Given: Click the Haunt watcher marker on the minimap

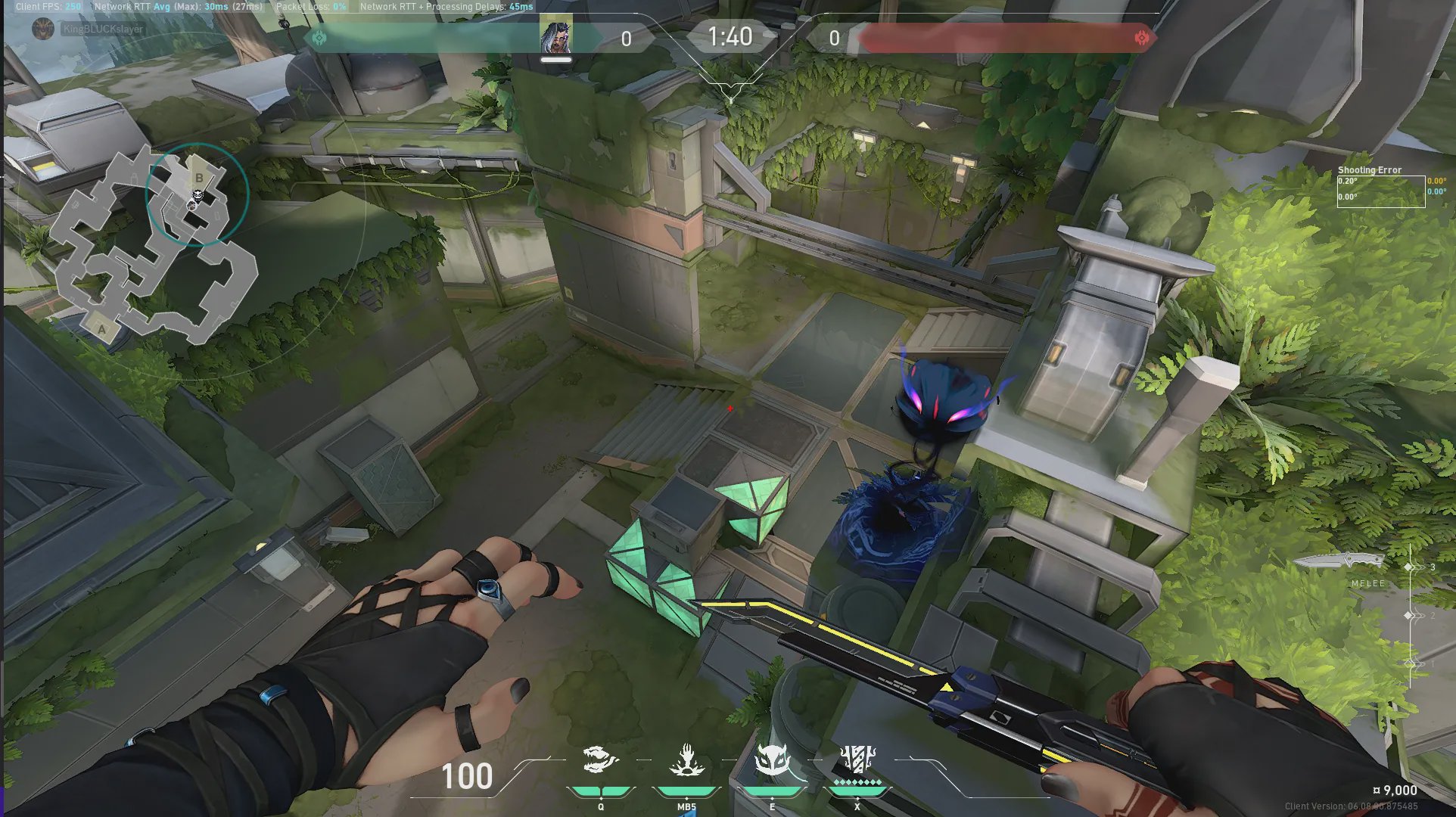Looking at the screenshot, I should tap(197, 195).
